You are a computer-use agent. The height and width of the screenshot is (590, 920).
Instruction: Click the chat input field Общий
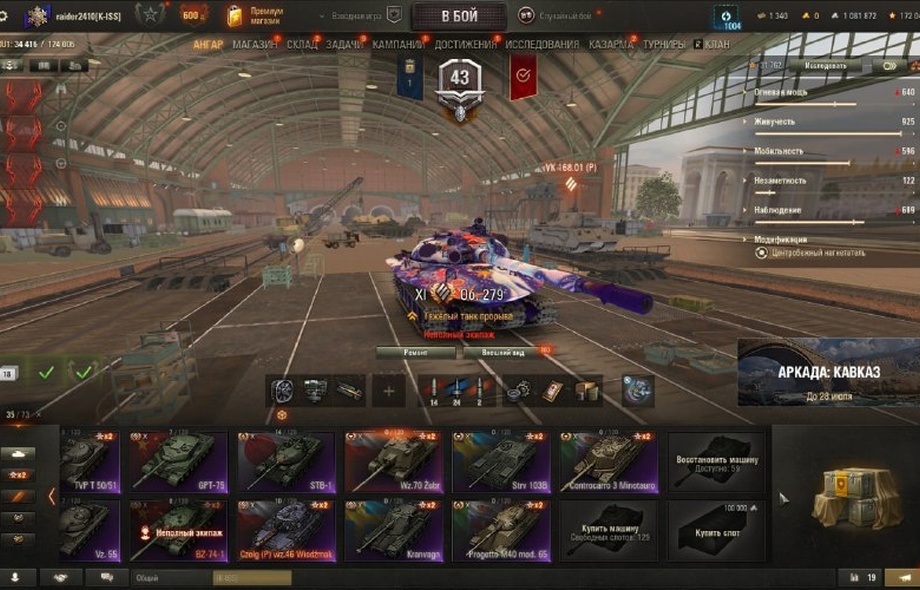tap(210, 578)
